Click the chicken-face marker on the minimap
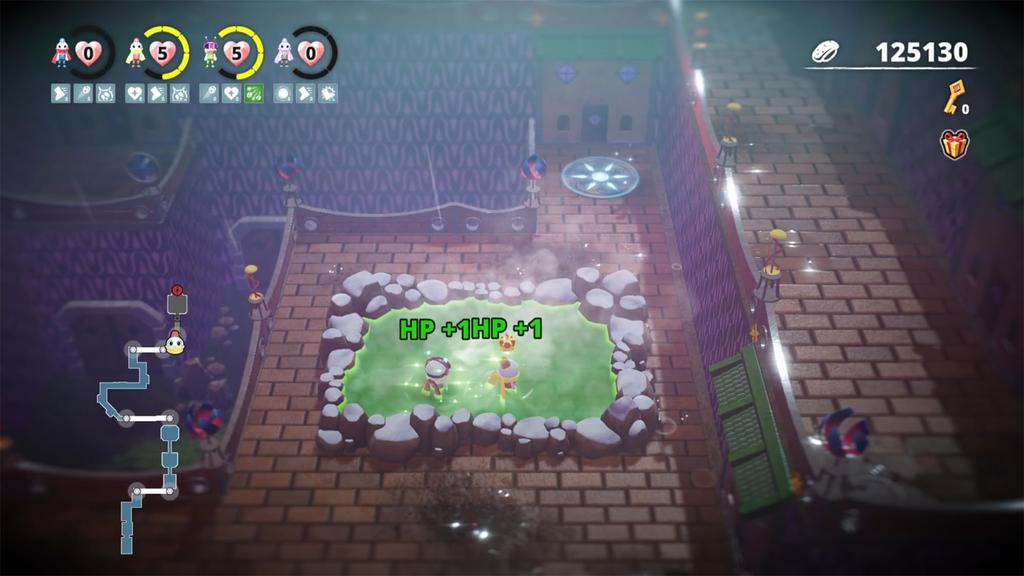 [175, 345]
